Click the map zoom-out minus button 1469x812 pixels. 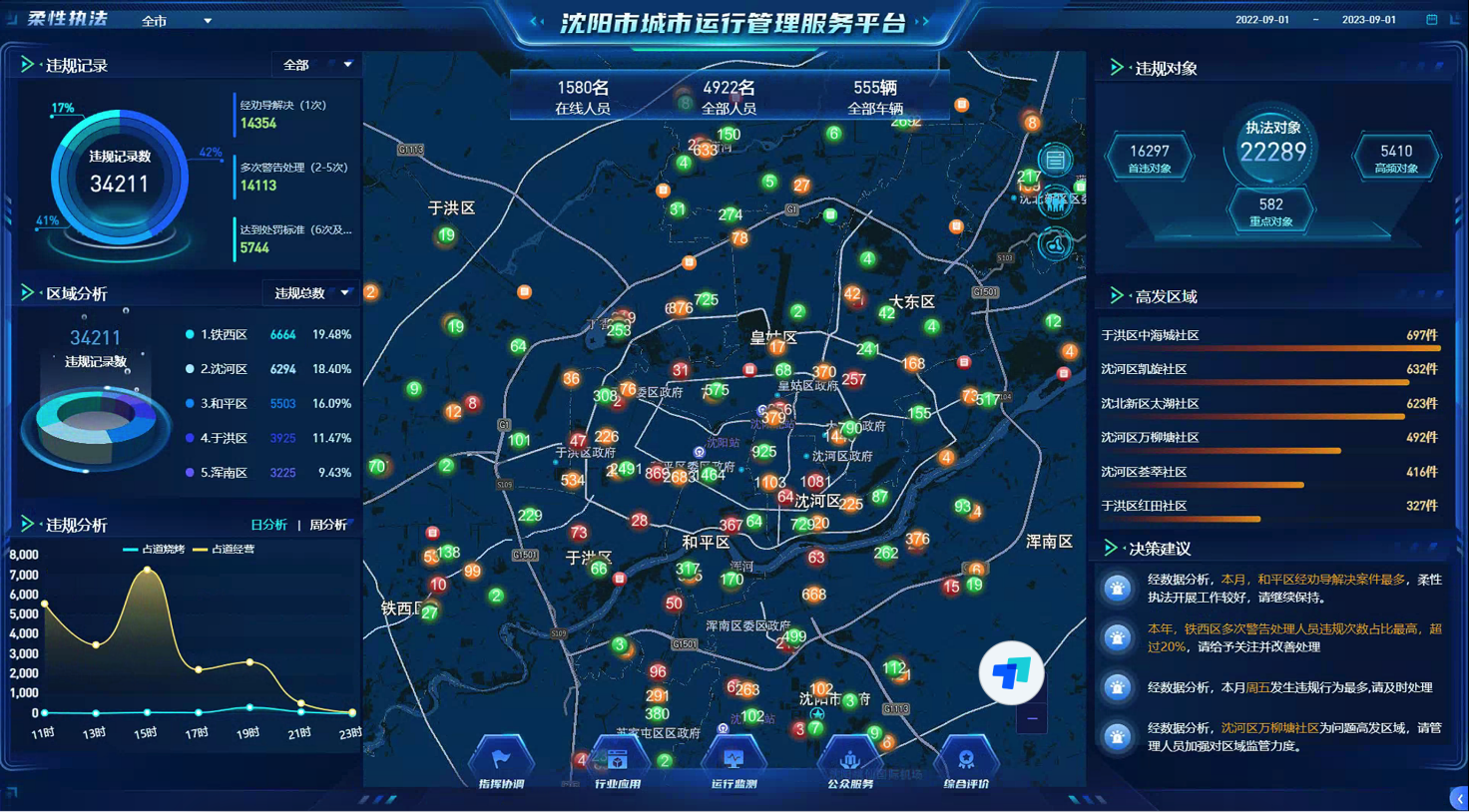point(1032,718)
